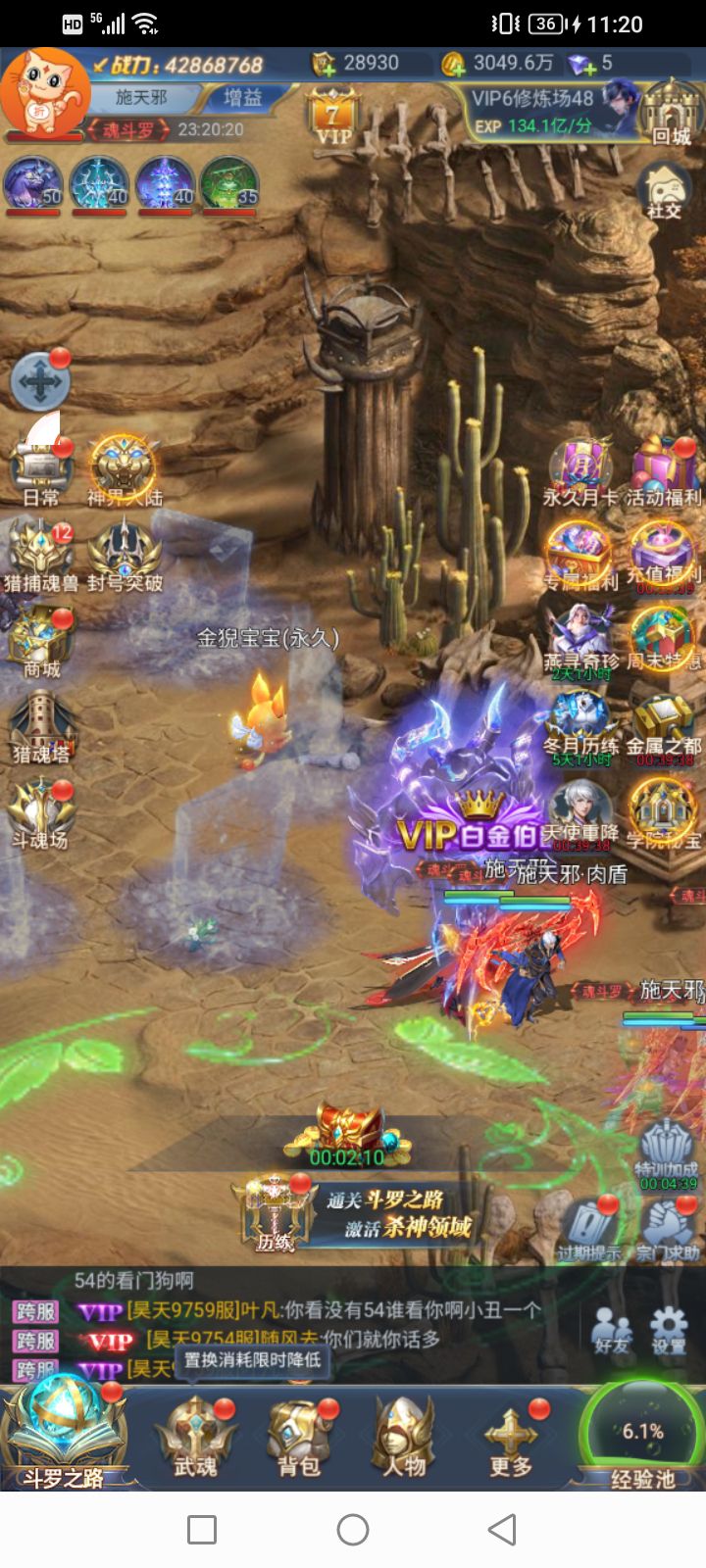Open the 设置 gear settings
This screenshot has height=1568, width=706.
coord(669,1330)
